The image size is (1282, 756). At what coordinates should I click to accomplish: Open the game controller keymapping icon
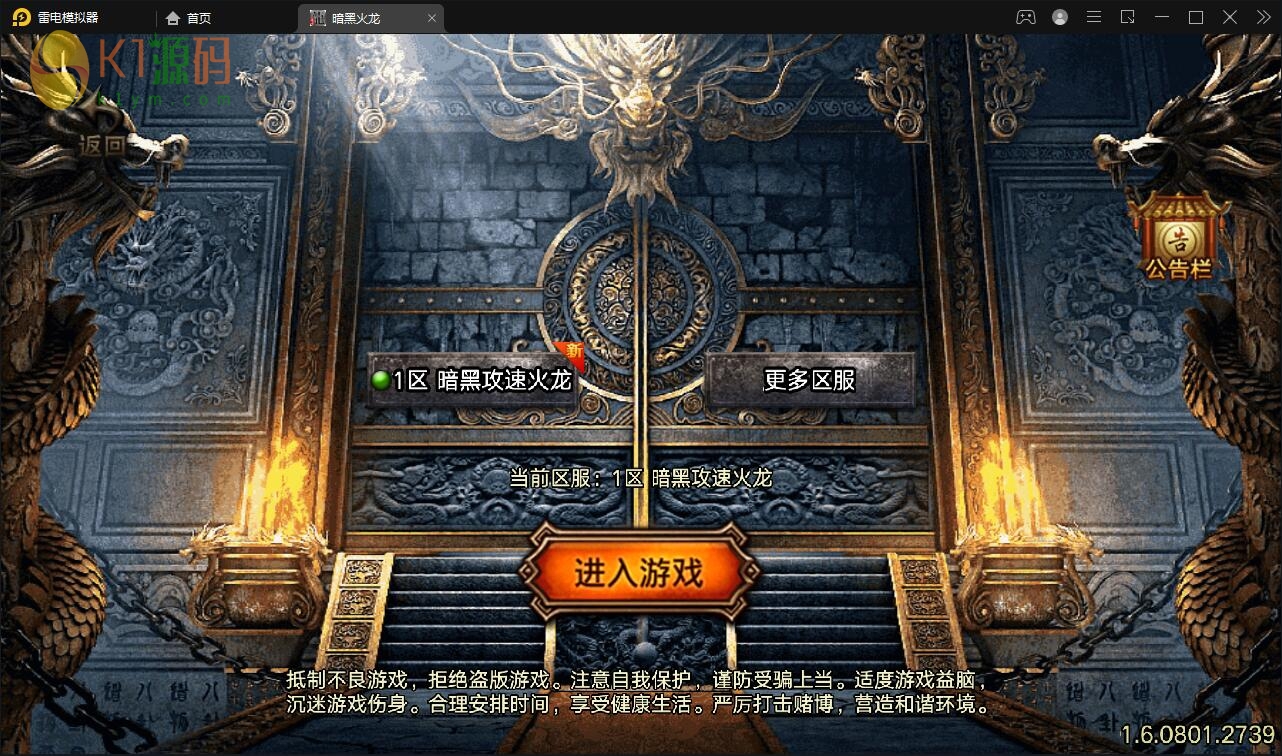(x=1024, y=16)
